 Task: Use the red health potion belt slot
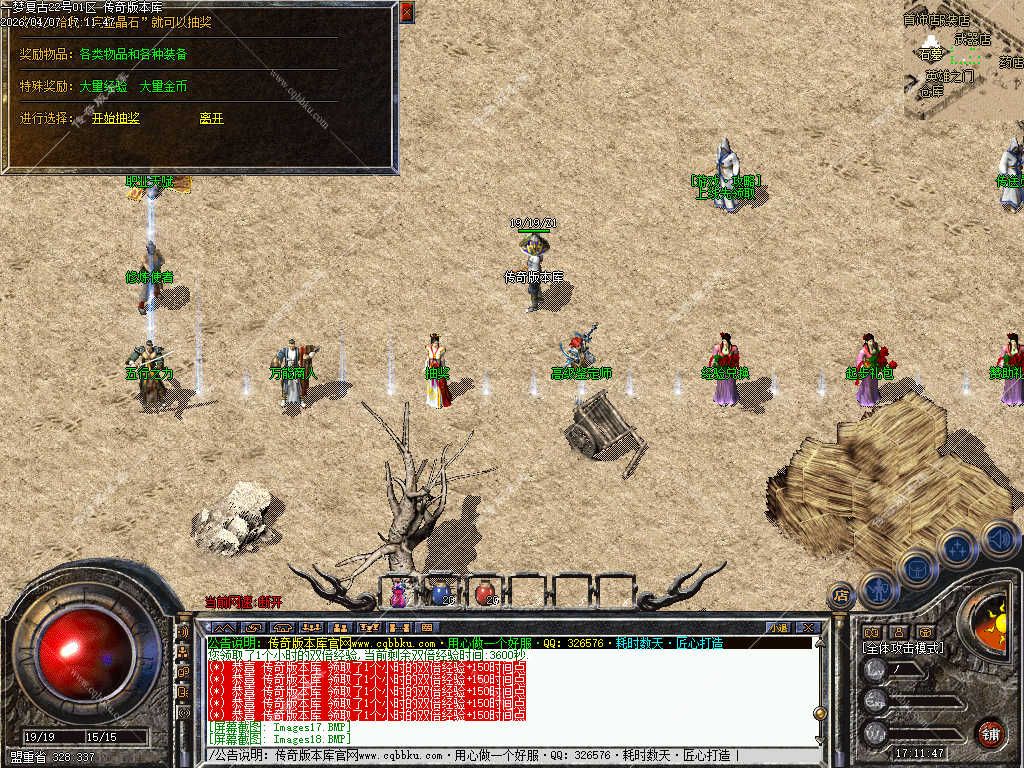click(485, 593)
